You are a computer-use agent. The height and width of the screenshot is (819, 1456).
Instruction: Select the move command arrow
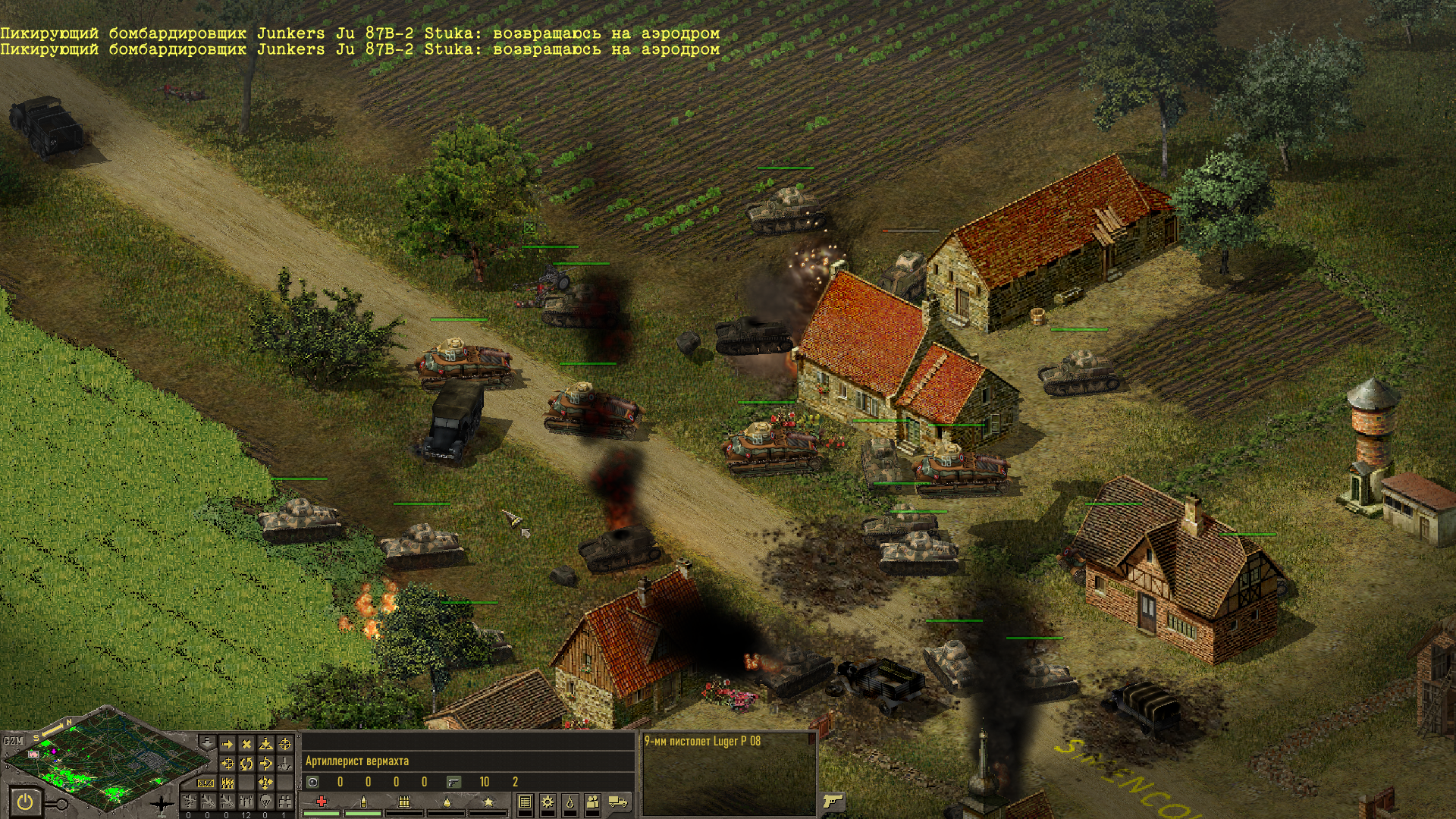point(227,745)
